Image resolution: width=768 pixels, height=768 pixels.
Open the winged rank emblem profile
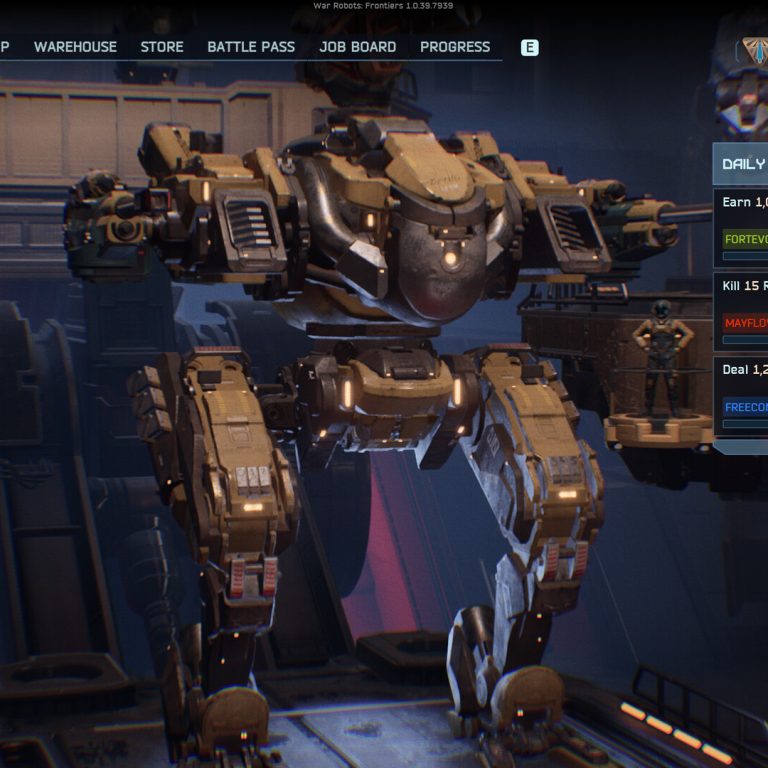753,50
